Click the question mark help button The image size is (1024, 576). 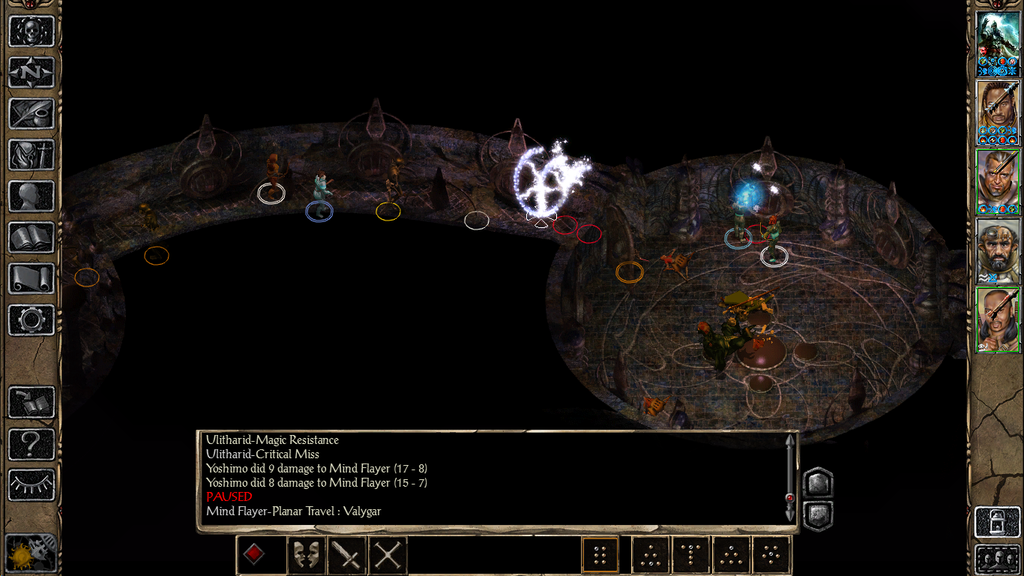[x=31, y=443]
